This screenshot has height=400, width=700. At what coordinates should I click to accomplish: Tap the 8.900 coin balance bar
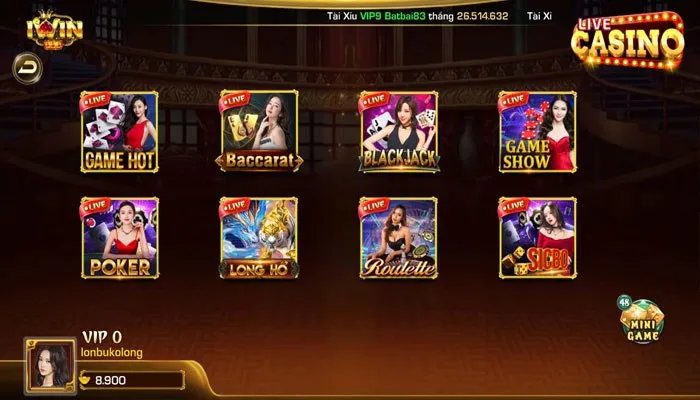132,380
